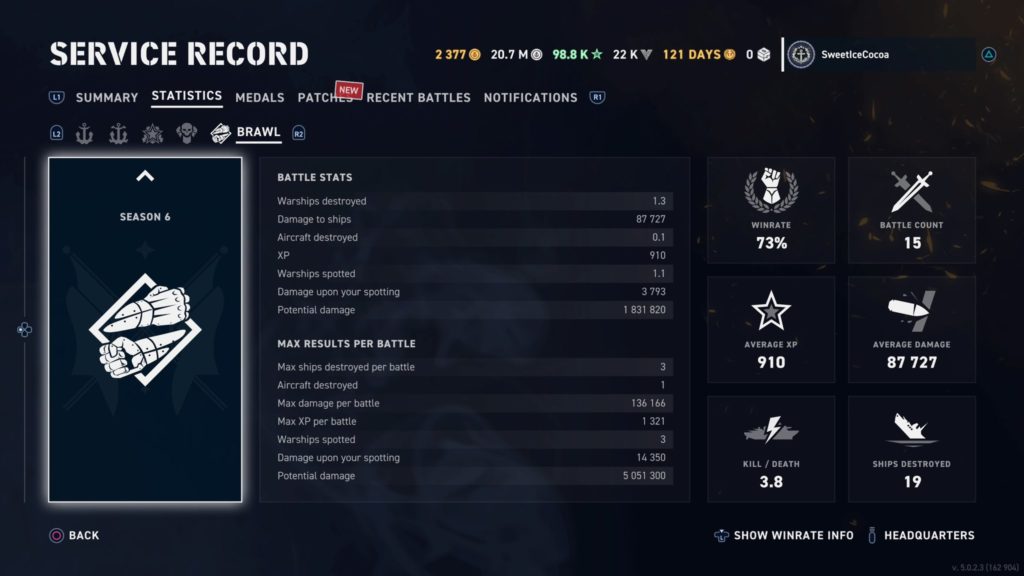Select the Statistics tab
The width and height of the screenshot is (1024, 576).
pyautogui.click(x=186, y=97)
